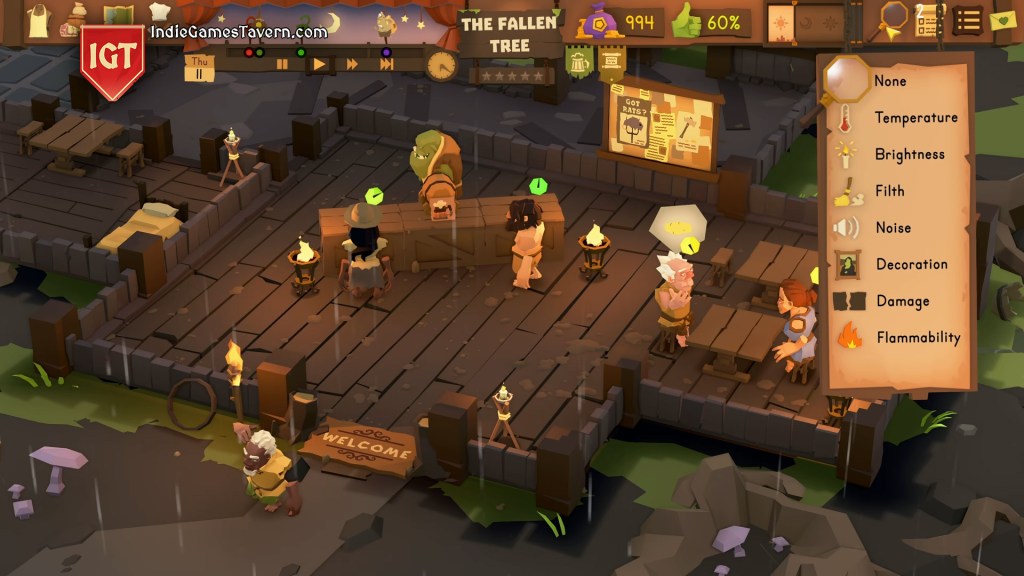Set game speed to fastest skip

[386, 64]
